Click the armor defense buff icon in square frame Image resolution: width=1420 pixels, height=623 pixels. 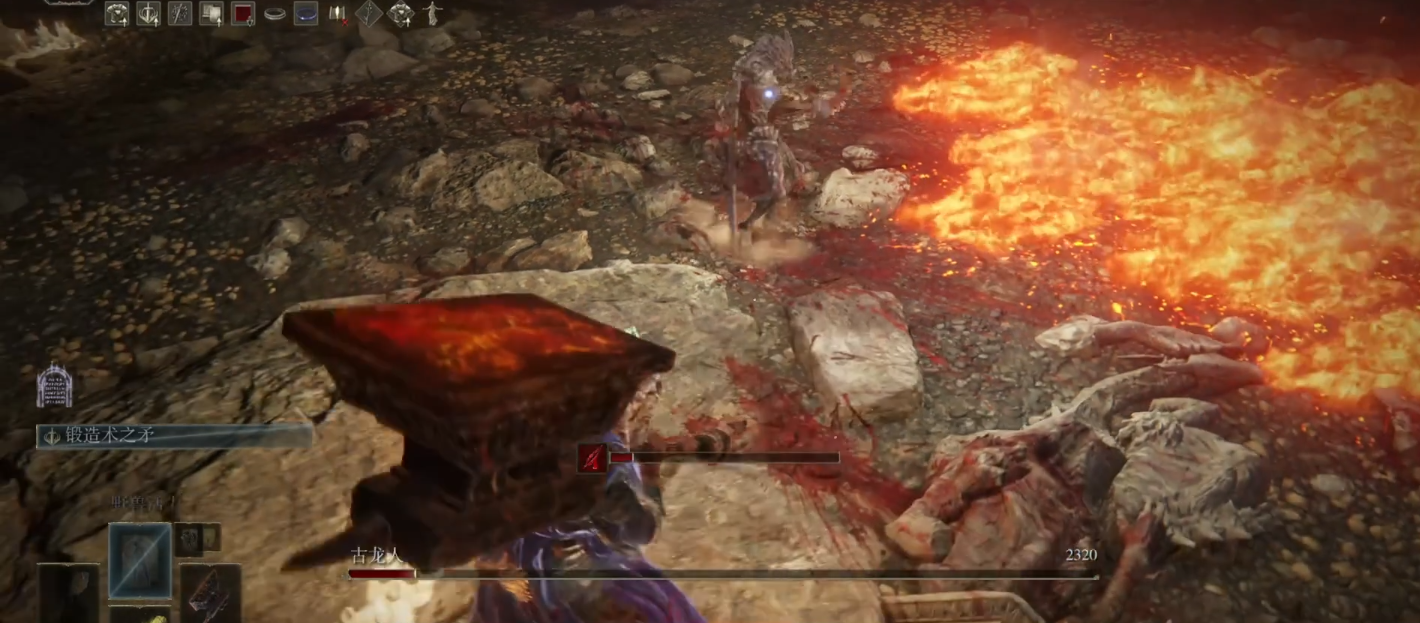[117, 14]
